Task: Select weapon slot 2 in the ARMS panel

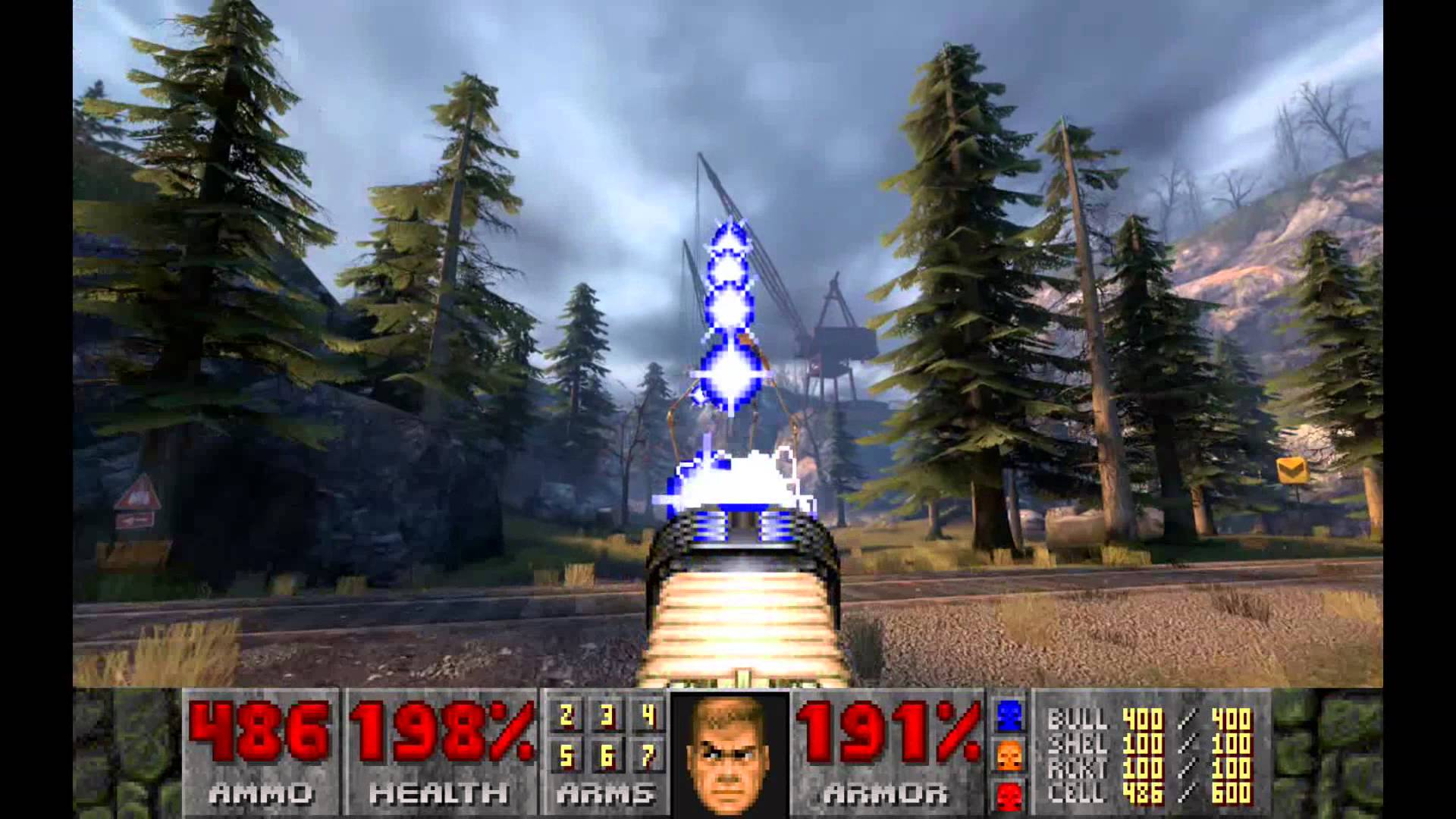Action: pos(566,716)
